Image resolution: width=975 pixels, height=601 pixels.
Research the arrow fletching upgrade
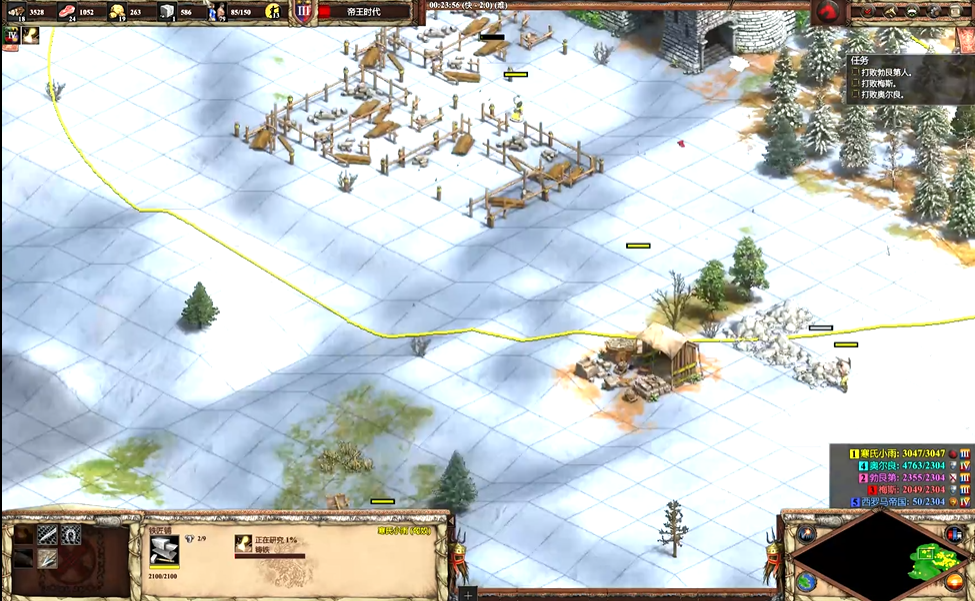[47, 558]
